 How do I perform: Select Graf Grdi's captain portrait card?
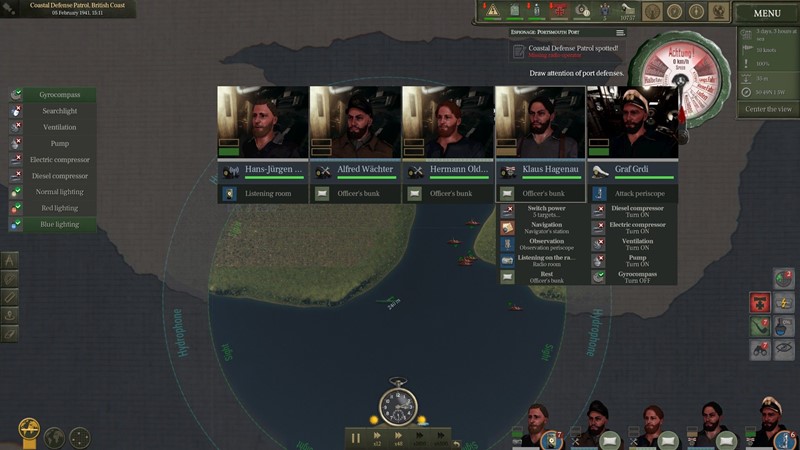pos(632,125)
